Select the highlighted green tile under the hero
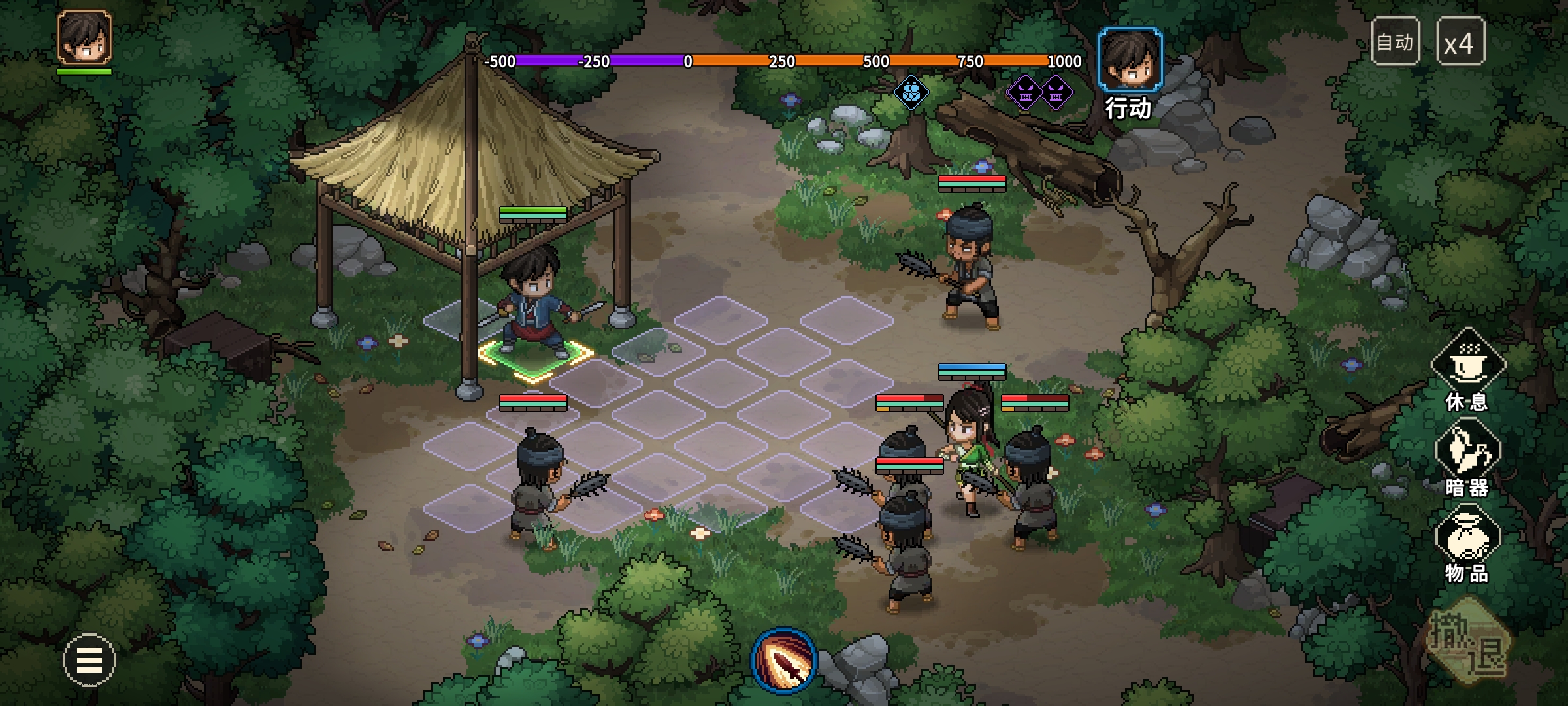This screenshot has height=706, width=1568. pyautogui.click(x=536, y=356)
